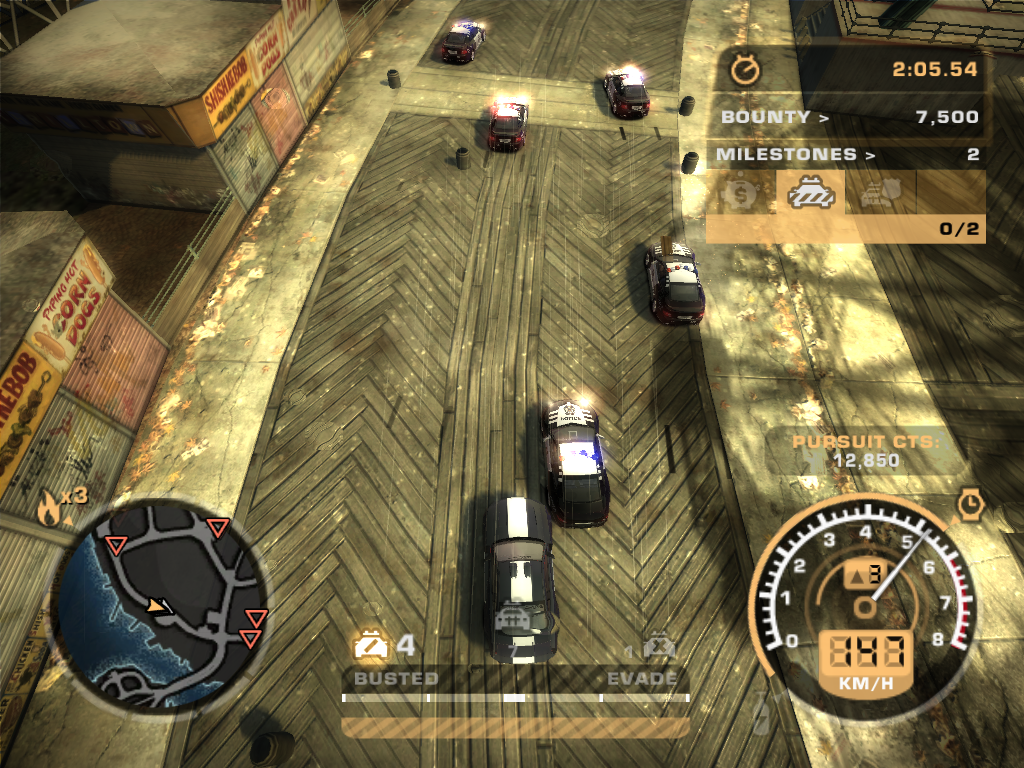Select the police car and badge milestone icon
This screenshot has height=768, width=1024.
point(880,192)
